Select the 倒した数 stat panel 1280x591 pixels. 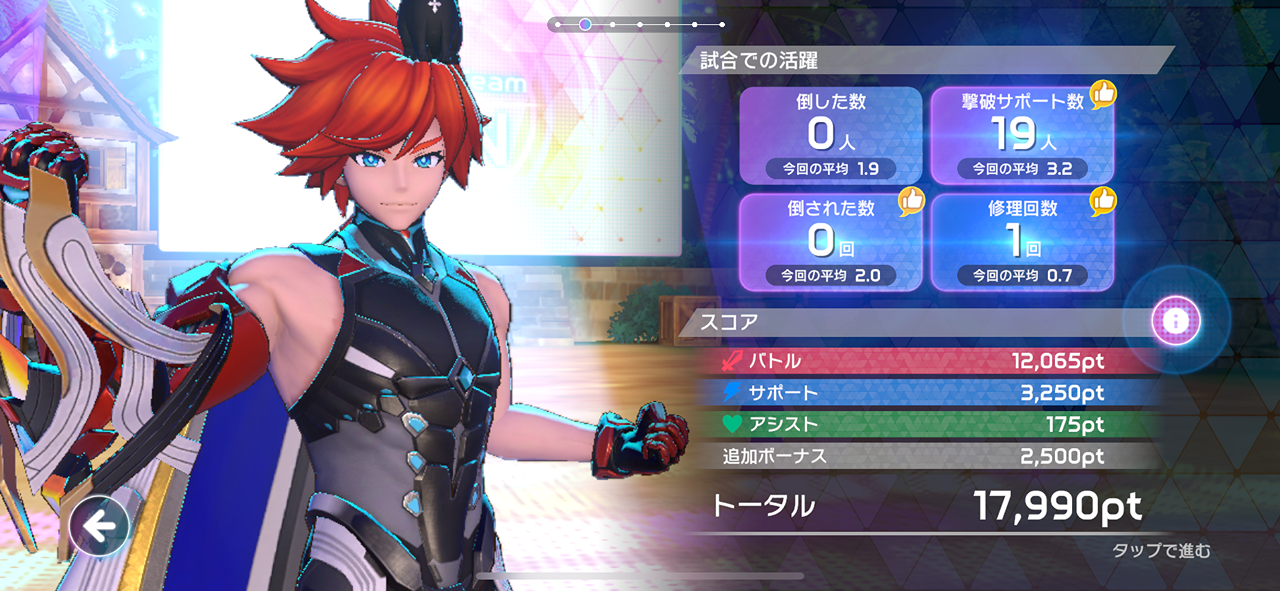[x=830, y=135]
